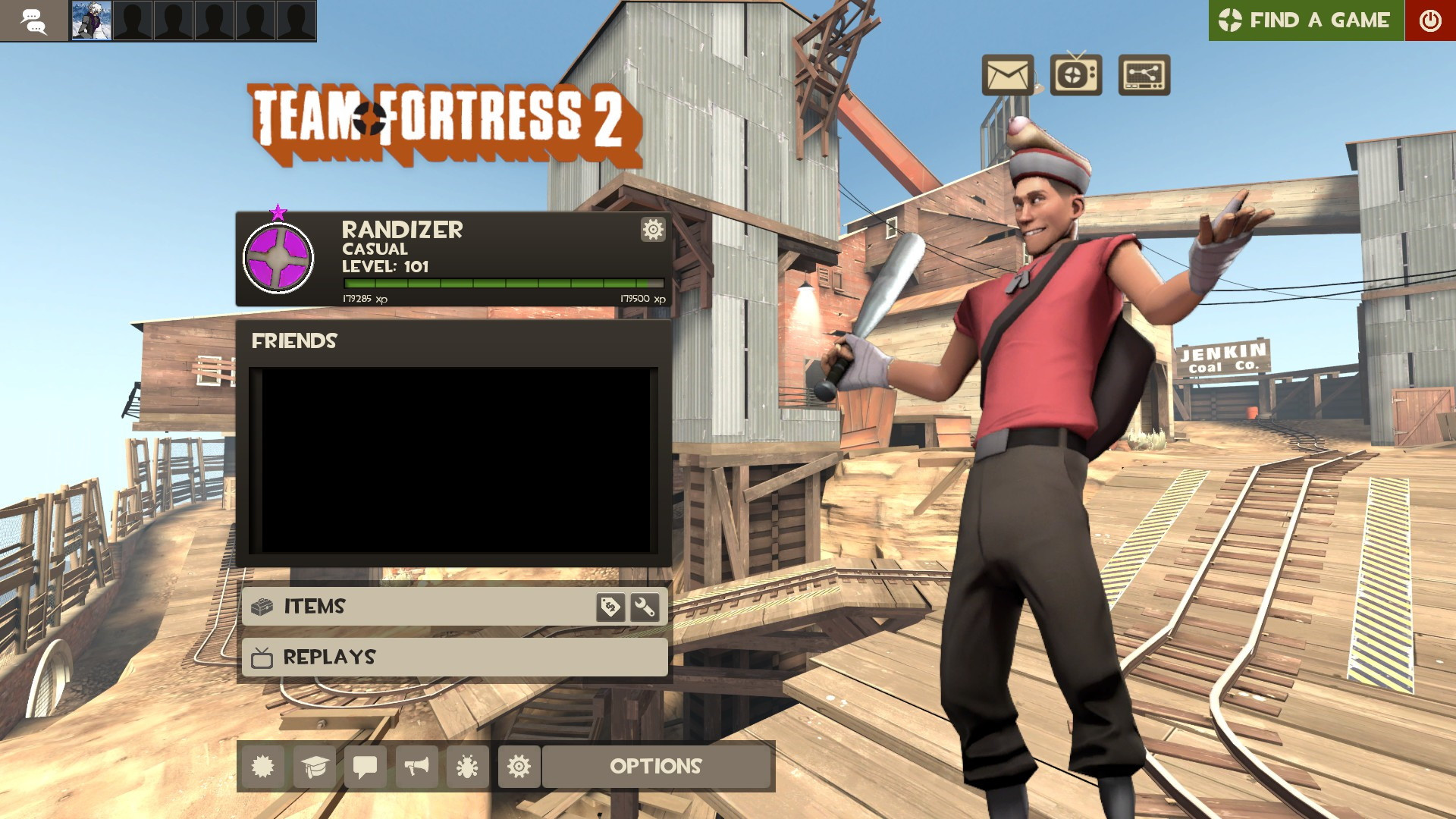Start training via the graduation cap icon
The width and height of the screenshot is (1456, 819).
314,767
